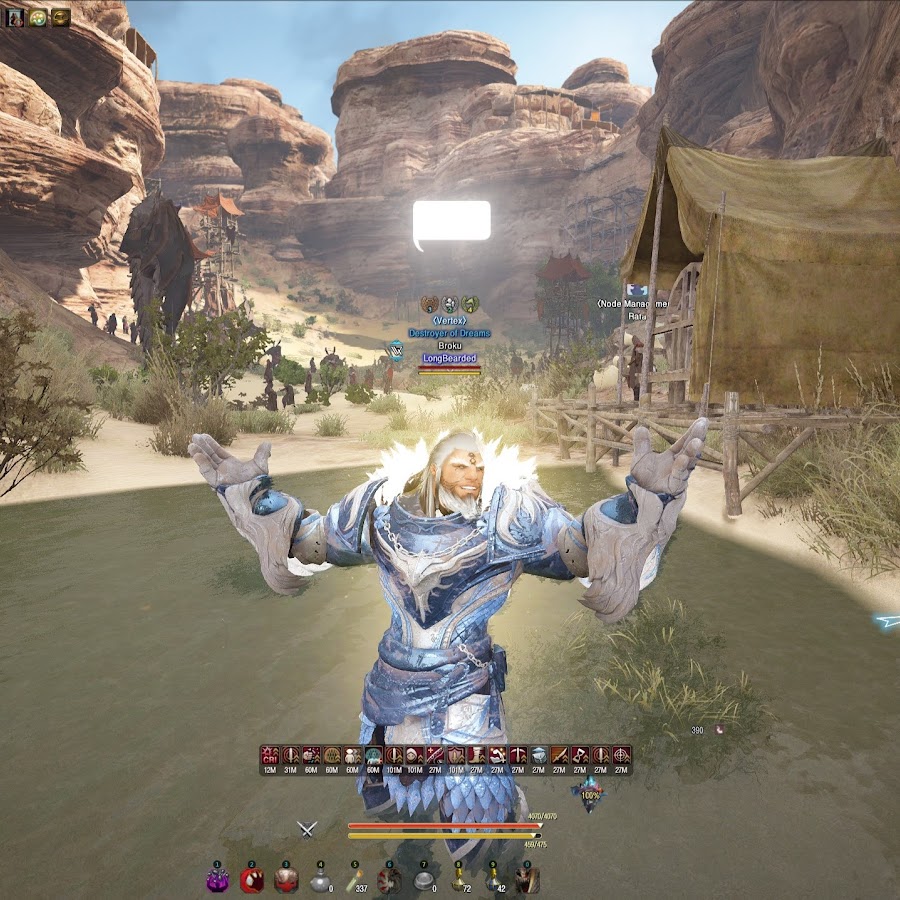Open the horse mount icon in top corner
Viewport: 900px width, 900px height.
pyautogui.click(x=16, y=17)
